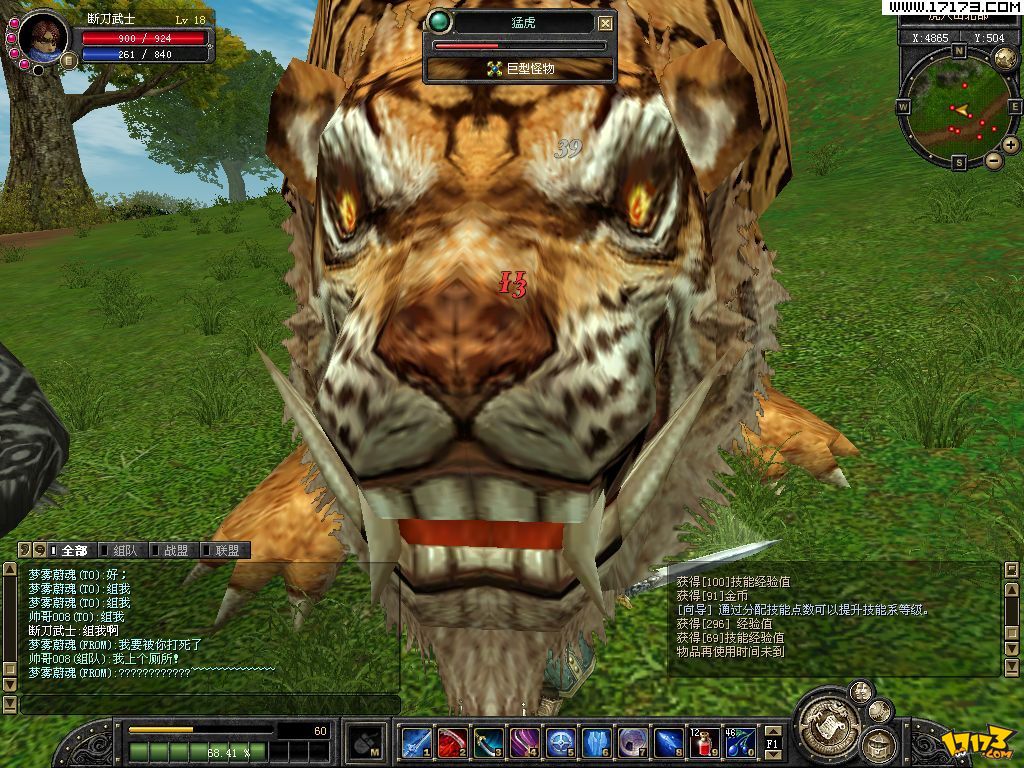Click the player character portrait
The height and width of the screenshot is (768, 1024).
[42, 36]
